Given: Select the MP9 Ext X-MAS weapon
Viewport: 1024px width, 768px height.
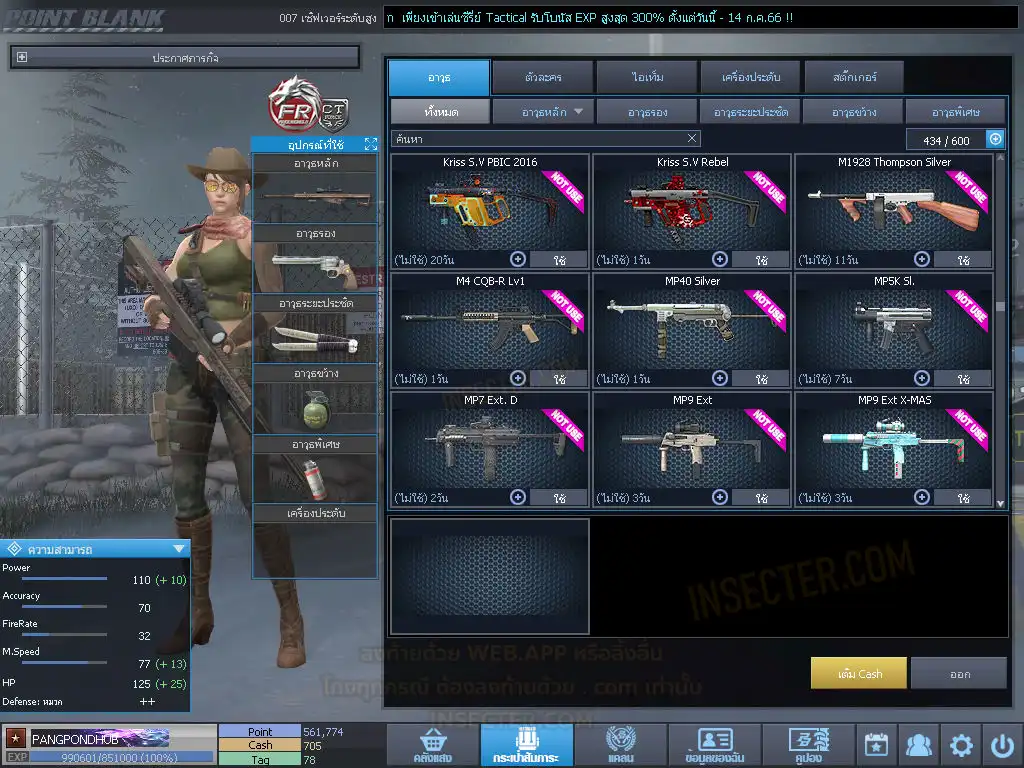Looking at the screenshot, I should pos(894,445).
